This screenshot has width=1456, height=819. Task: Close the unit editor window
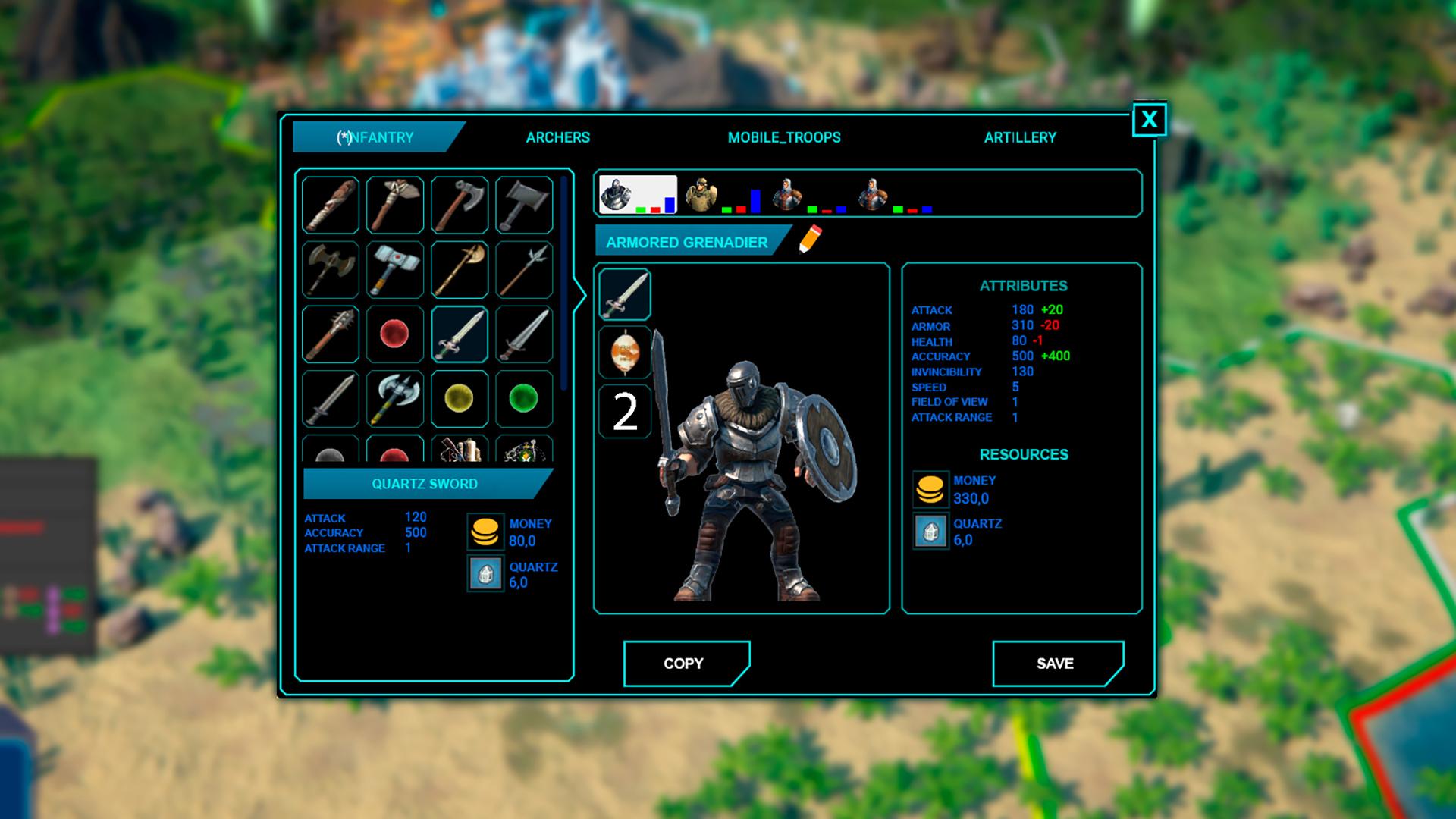(1149, 120)
